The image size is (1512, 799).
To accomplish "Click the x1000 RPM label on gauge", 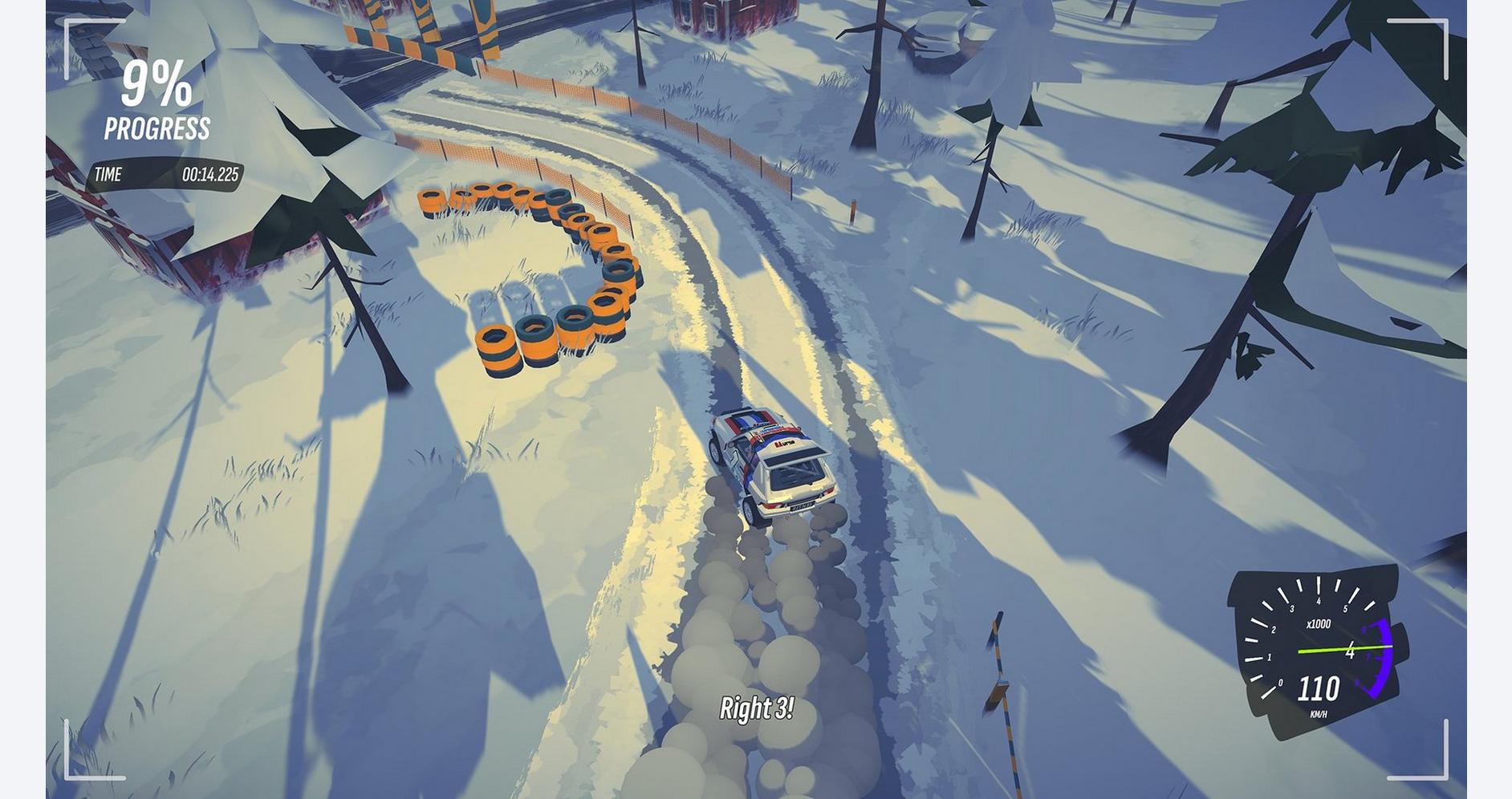I will (x=1319, y=623).
